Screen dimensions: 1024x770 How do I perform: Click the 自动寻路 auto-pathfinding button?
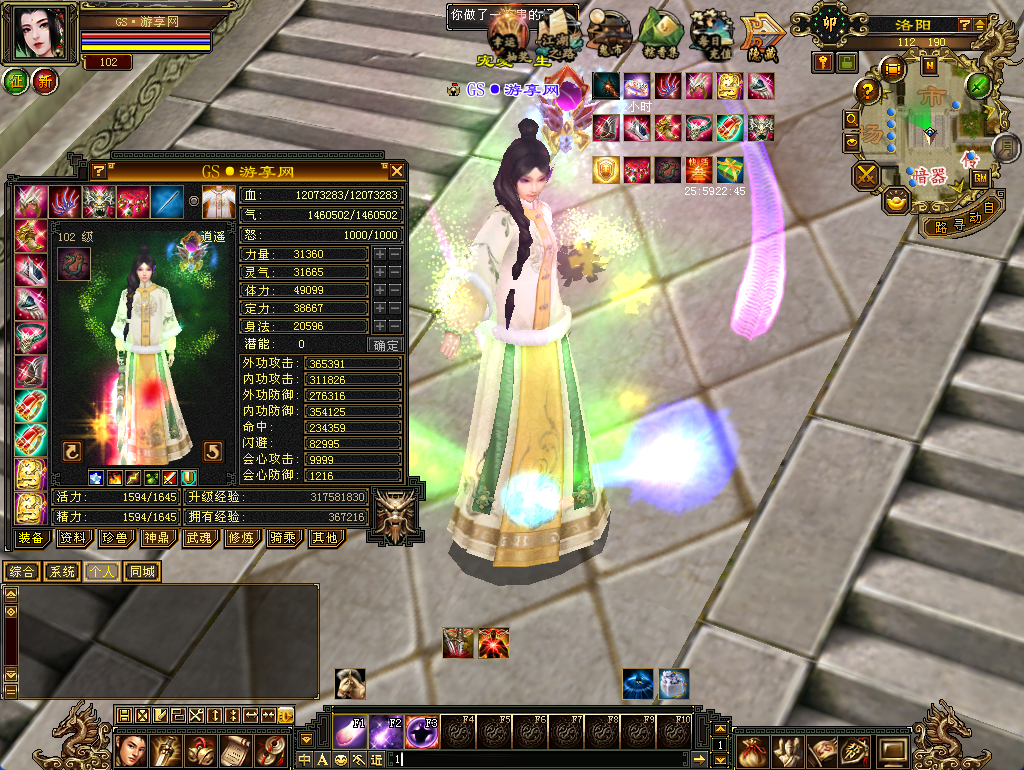tap(957, 221)
